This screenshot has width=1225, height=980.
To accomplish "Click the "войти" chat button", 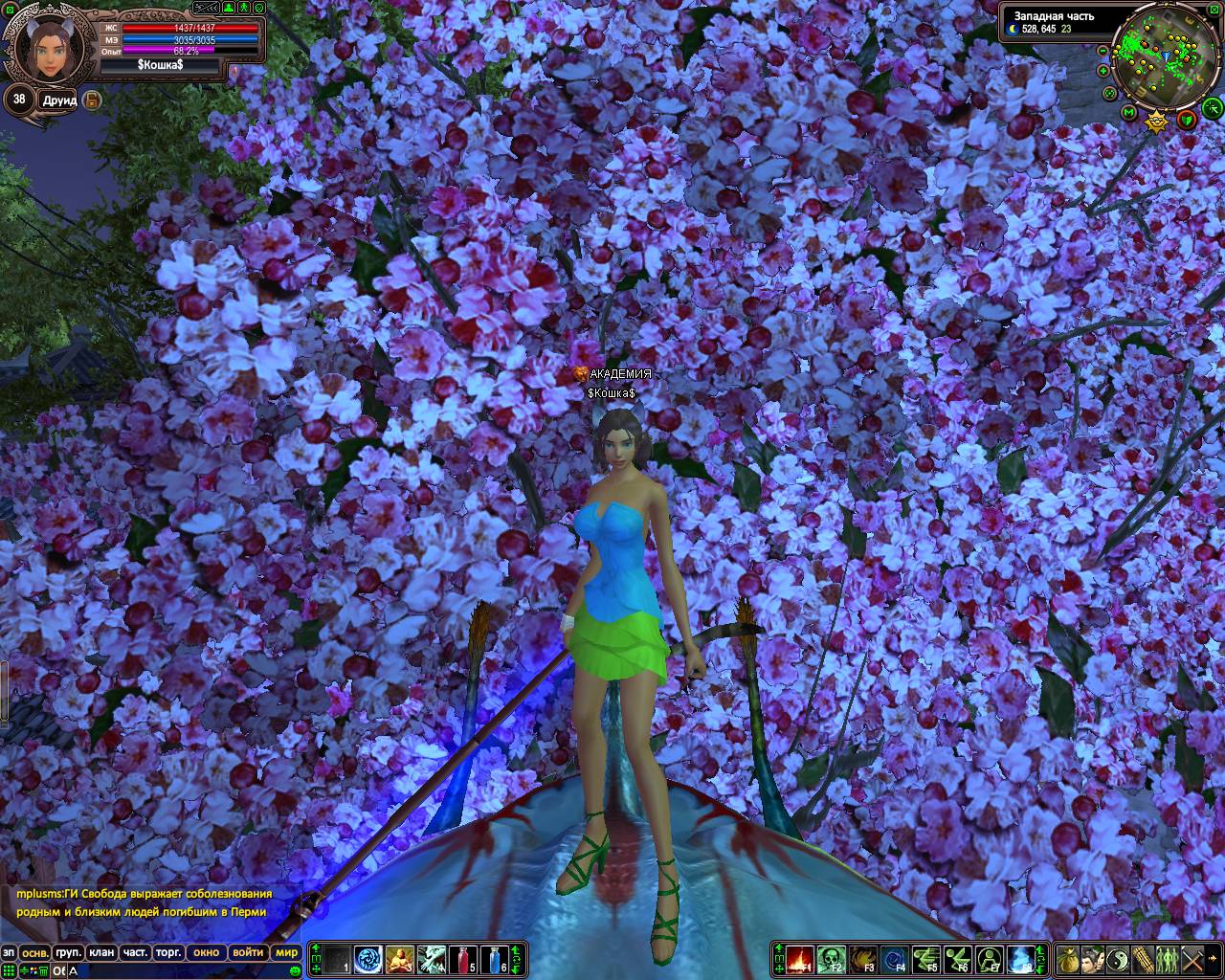I will coord(248,952).
